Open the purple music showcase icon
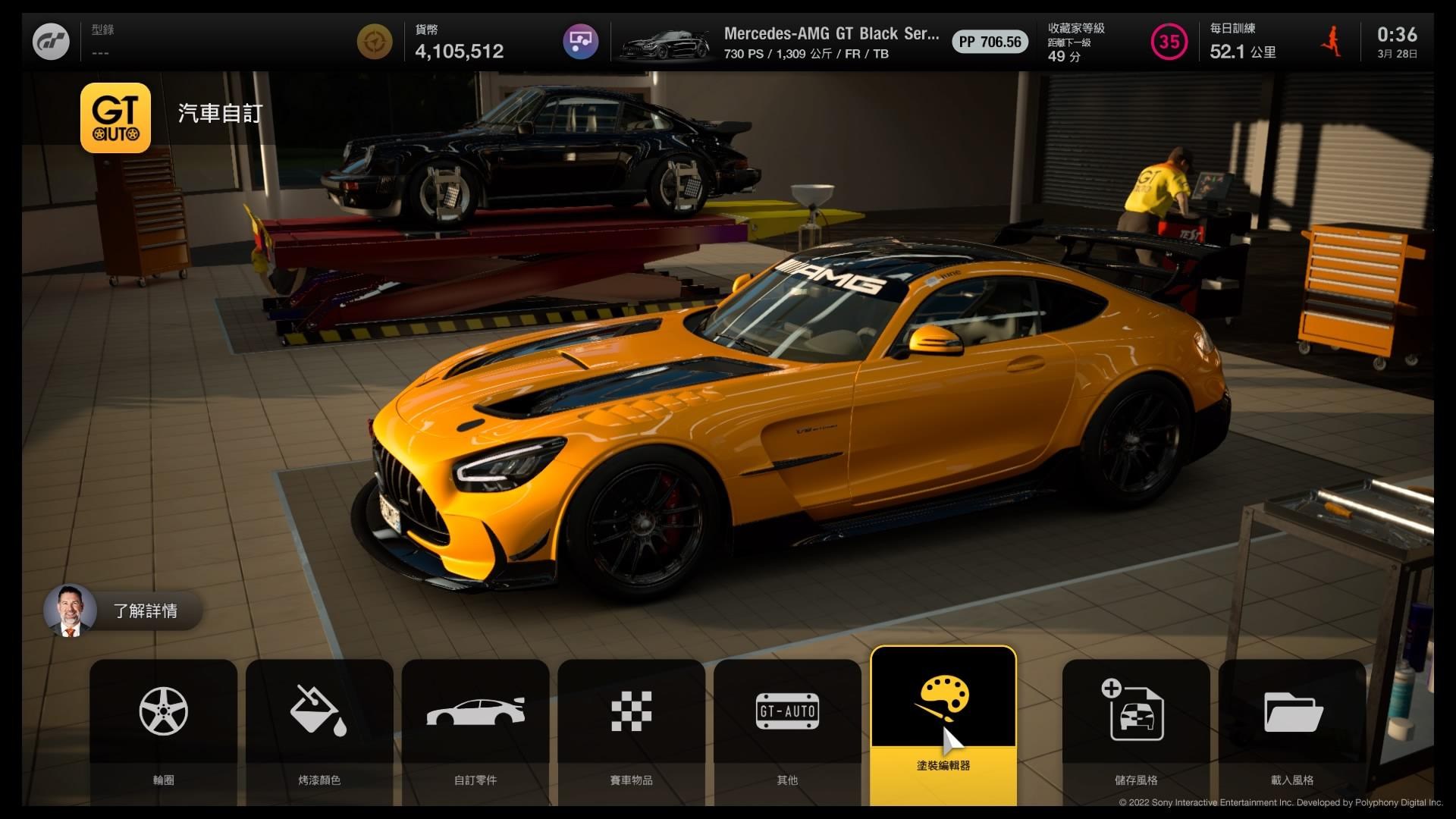Viewport: 1456px width, 819px height. click(x=580, y=42)
